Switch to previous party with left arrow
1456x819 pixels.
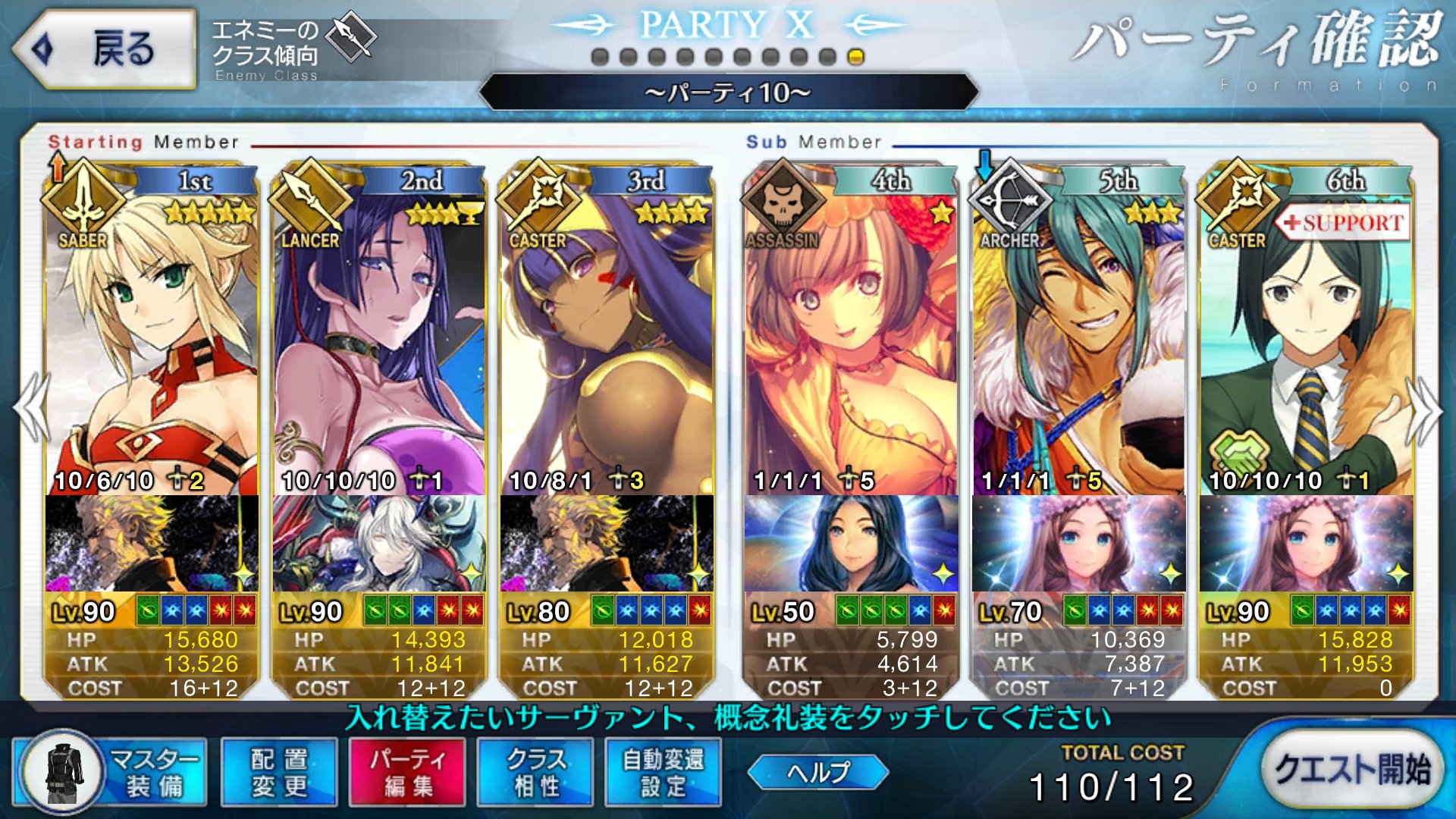pos(32,408)
